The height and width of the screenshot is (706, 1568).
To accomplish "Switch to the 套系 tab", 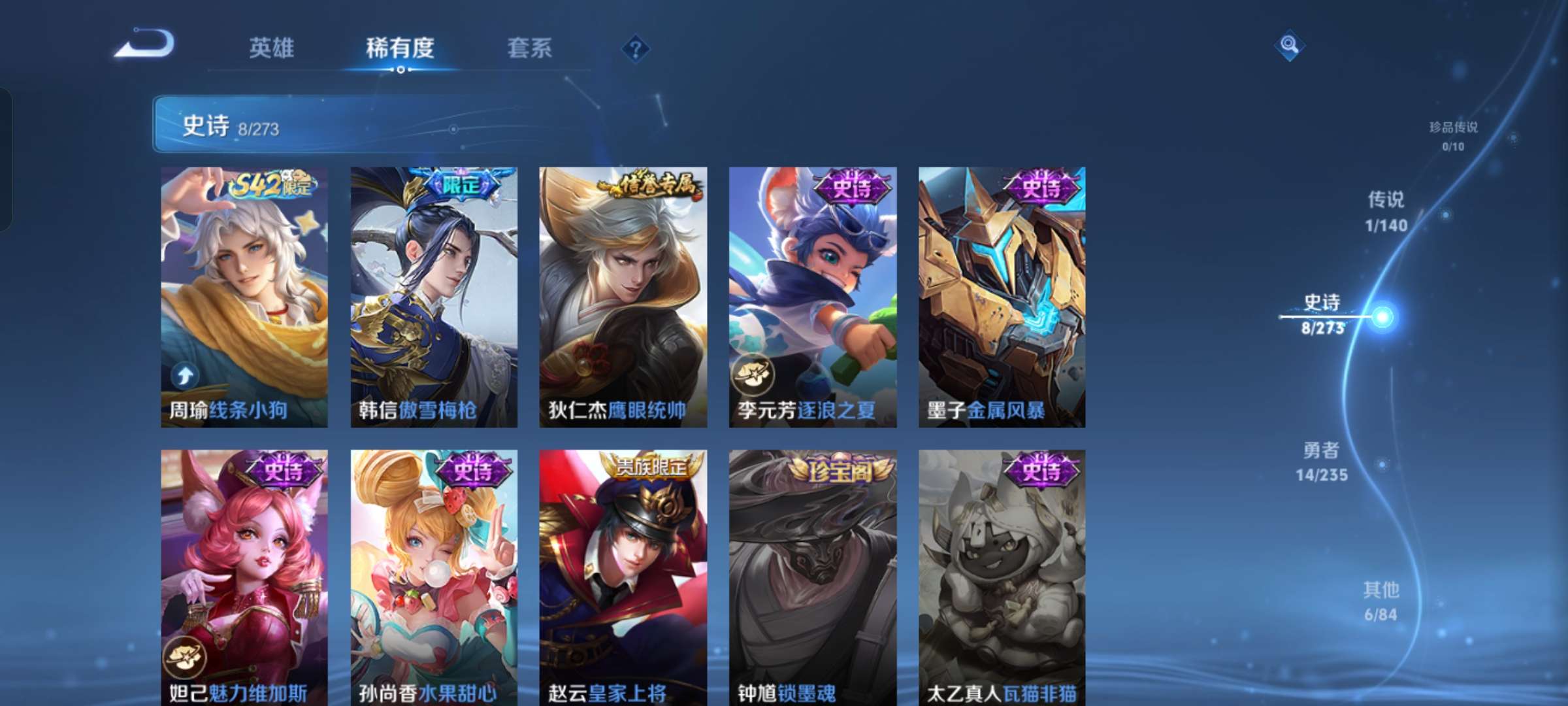I will (529, 47).
